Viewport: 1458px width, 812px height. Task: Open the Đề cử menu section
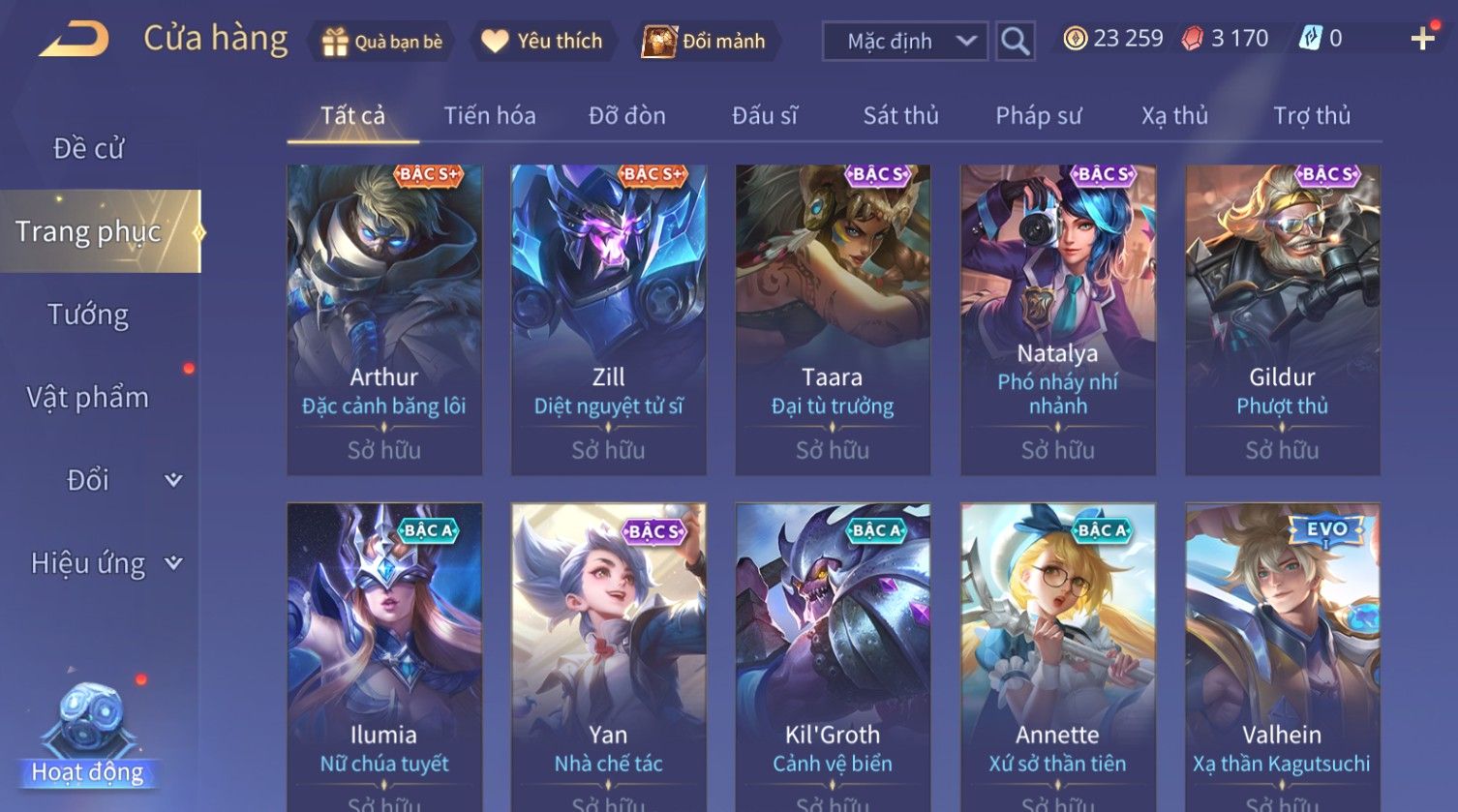[88, 148]
